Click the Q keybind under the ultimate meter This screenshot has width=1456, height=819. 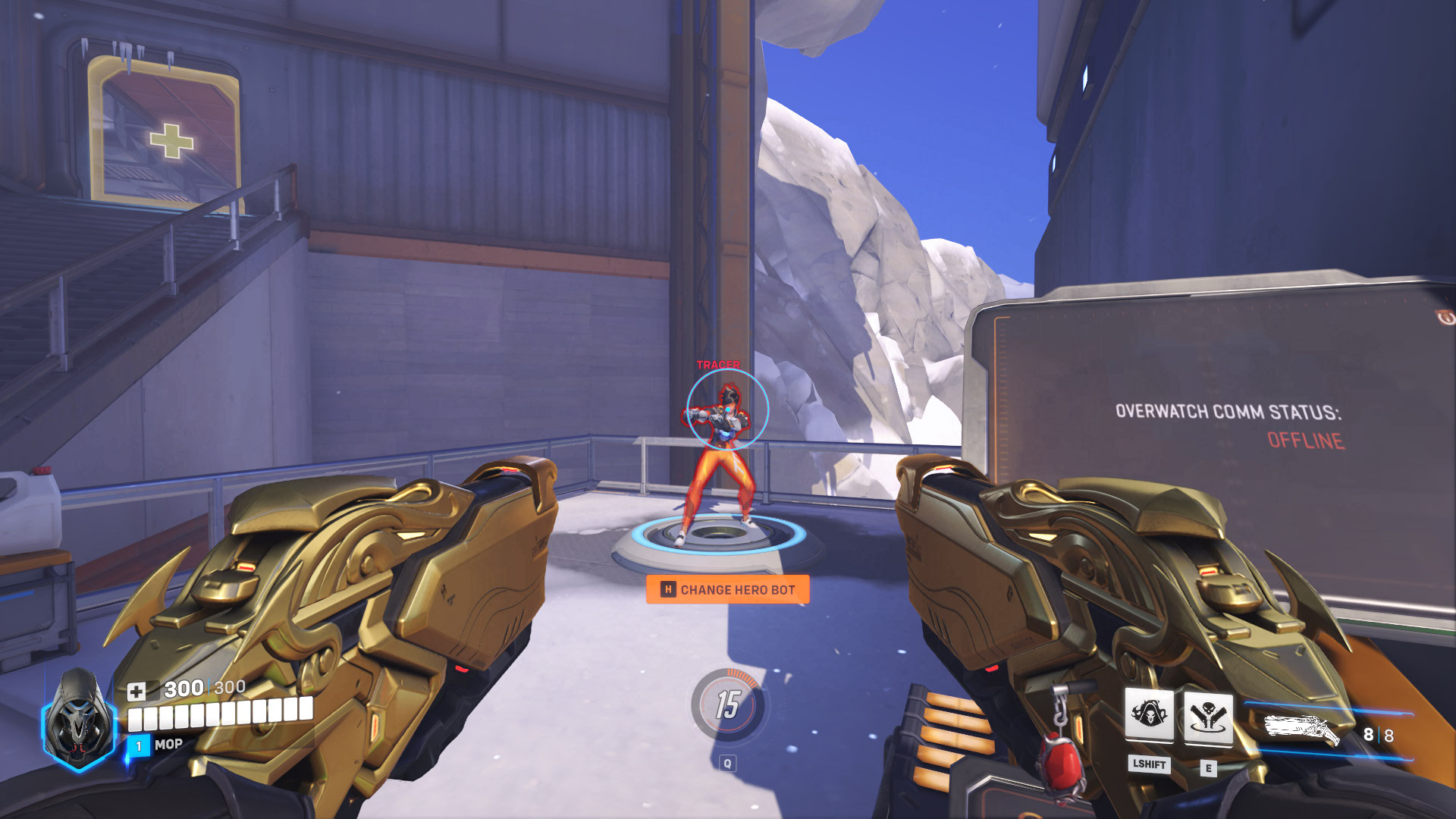coord(729,764)
